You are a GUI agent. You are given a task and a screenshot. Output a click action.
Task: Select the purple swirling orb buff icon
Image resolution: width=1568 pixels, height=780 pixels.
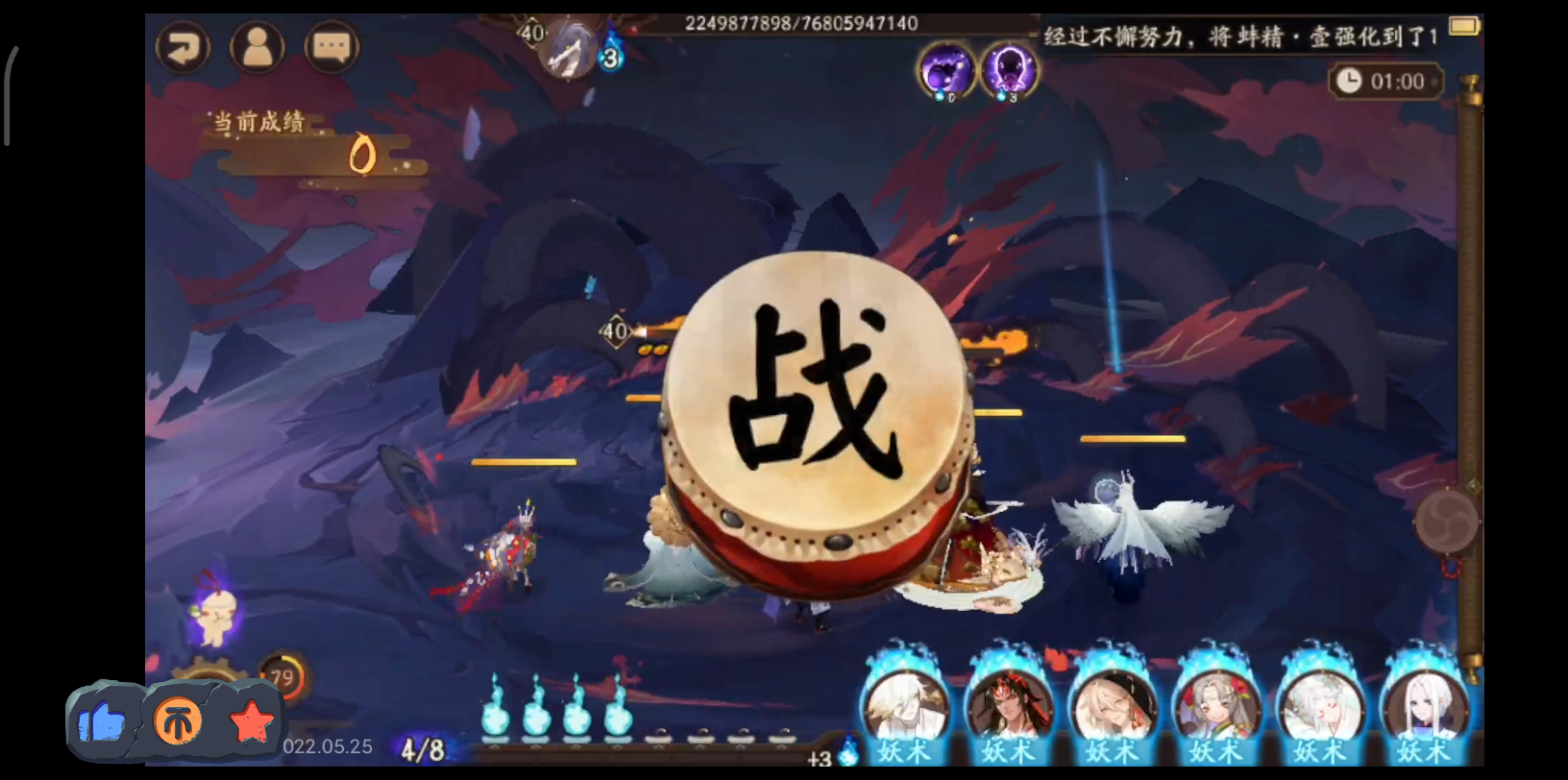946,70
